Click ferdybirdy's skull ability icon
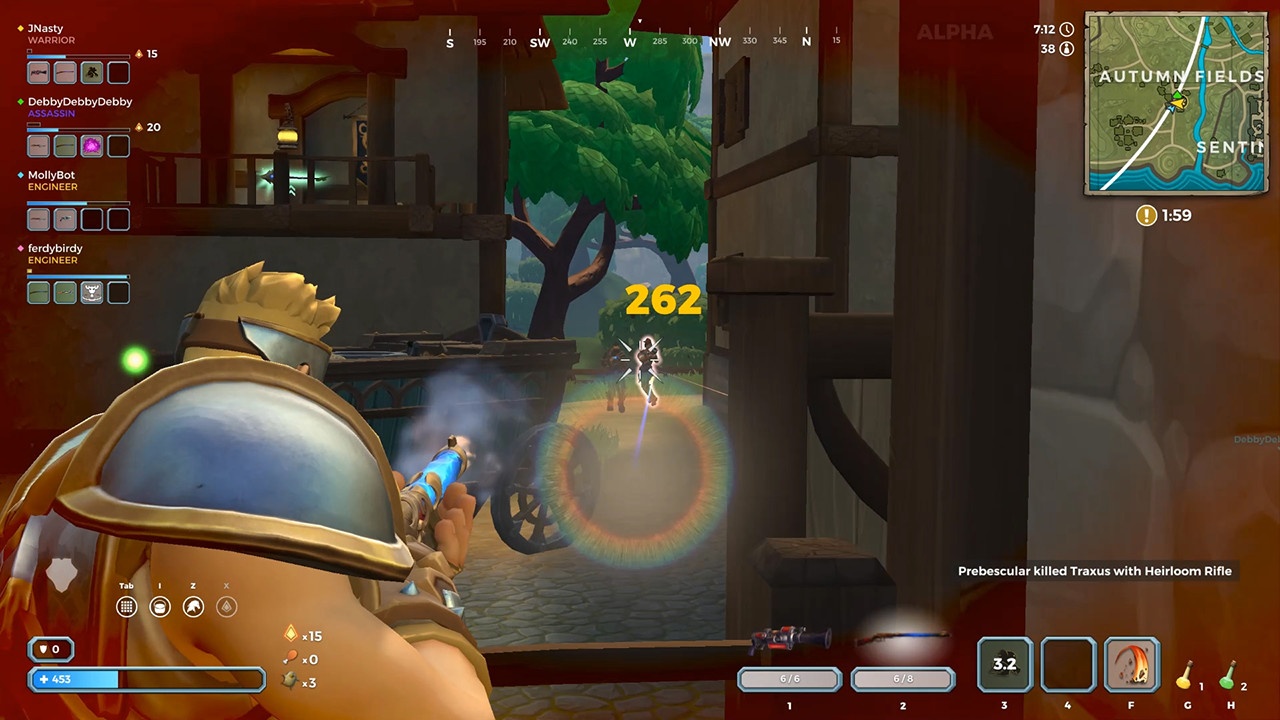The height and width of the screenshot is (720, 1280). (91, 291)
